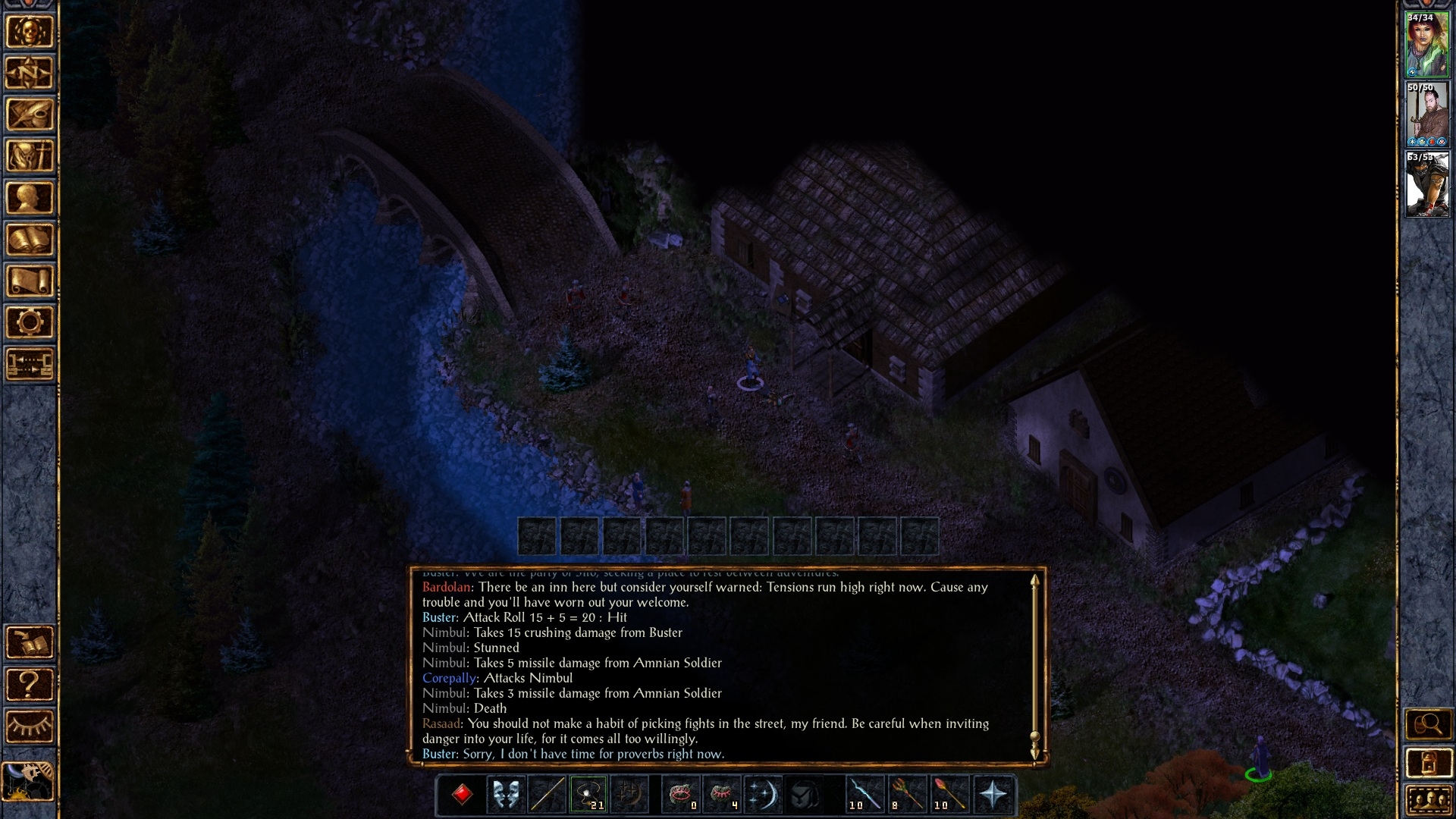This screenshot has height=819, width=1456.
Task: Equip the quarterstaff weapon slot
Action: pos(547,795)
